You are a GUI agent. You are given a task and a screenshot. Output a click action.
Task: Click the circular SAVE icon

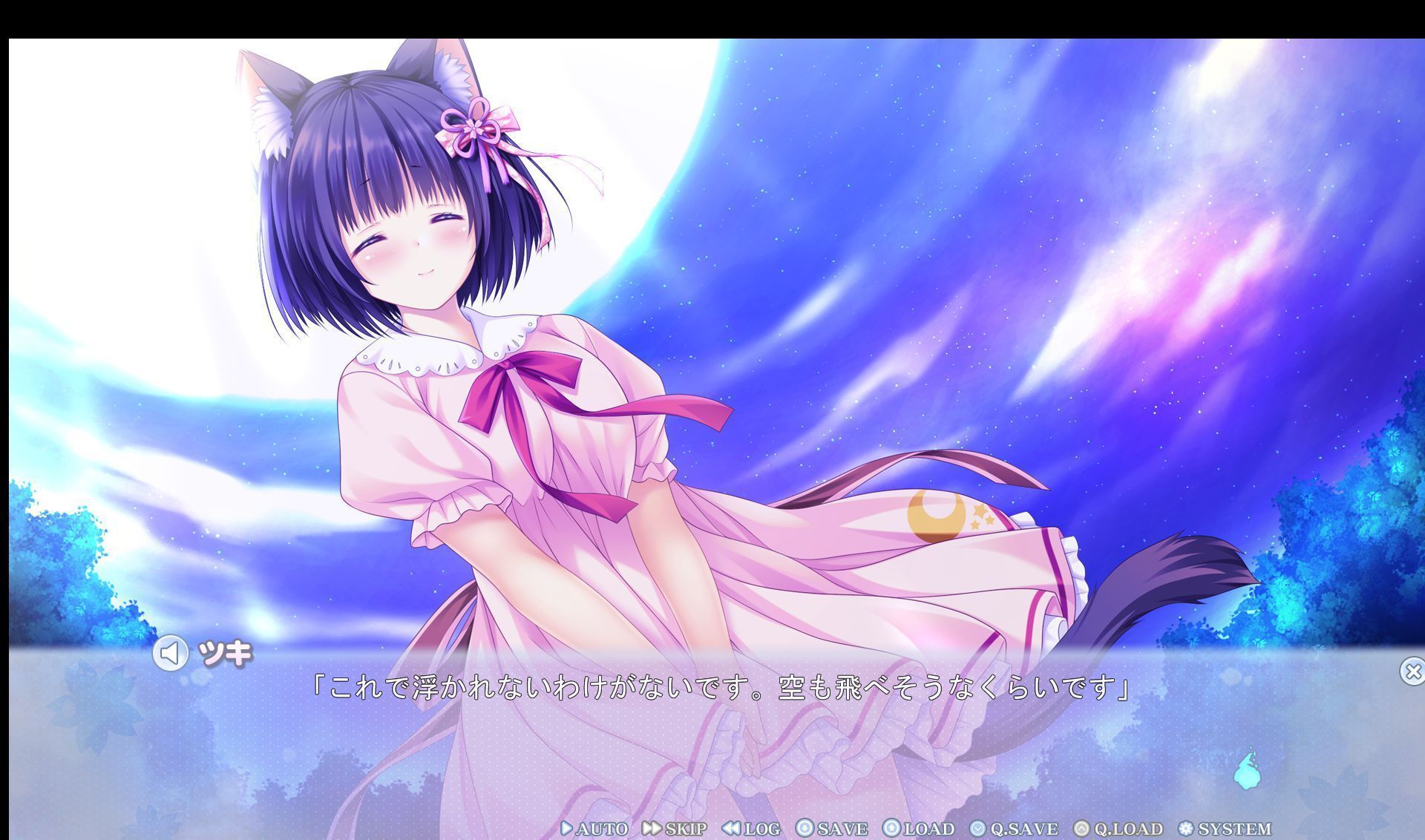[x=803, y=829]
